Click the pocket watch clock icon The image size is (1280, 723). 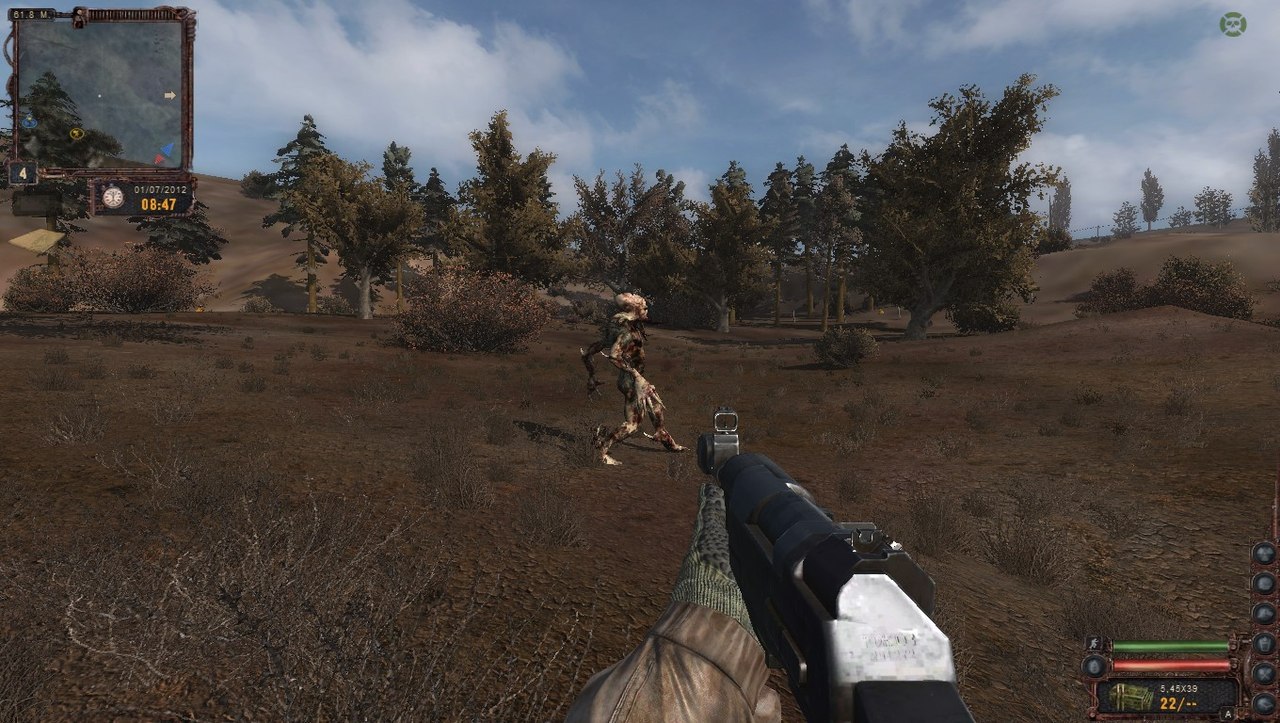113,197
